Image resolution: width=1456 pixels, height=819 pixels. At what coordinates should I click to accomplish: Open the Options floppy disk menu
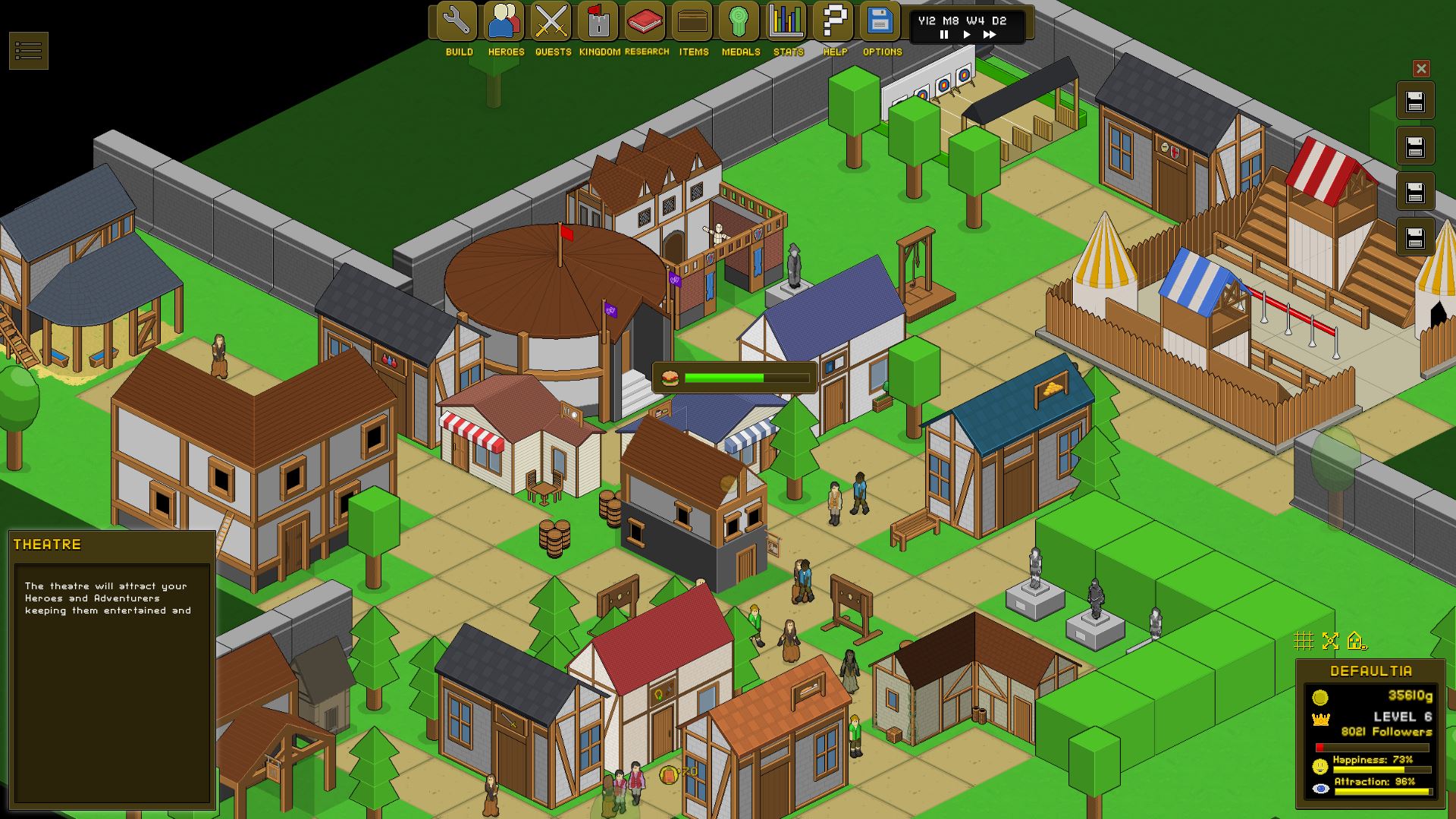(x=881, y=22)
